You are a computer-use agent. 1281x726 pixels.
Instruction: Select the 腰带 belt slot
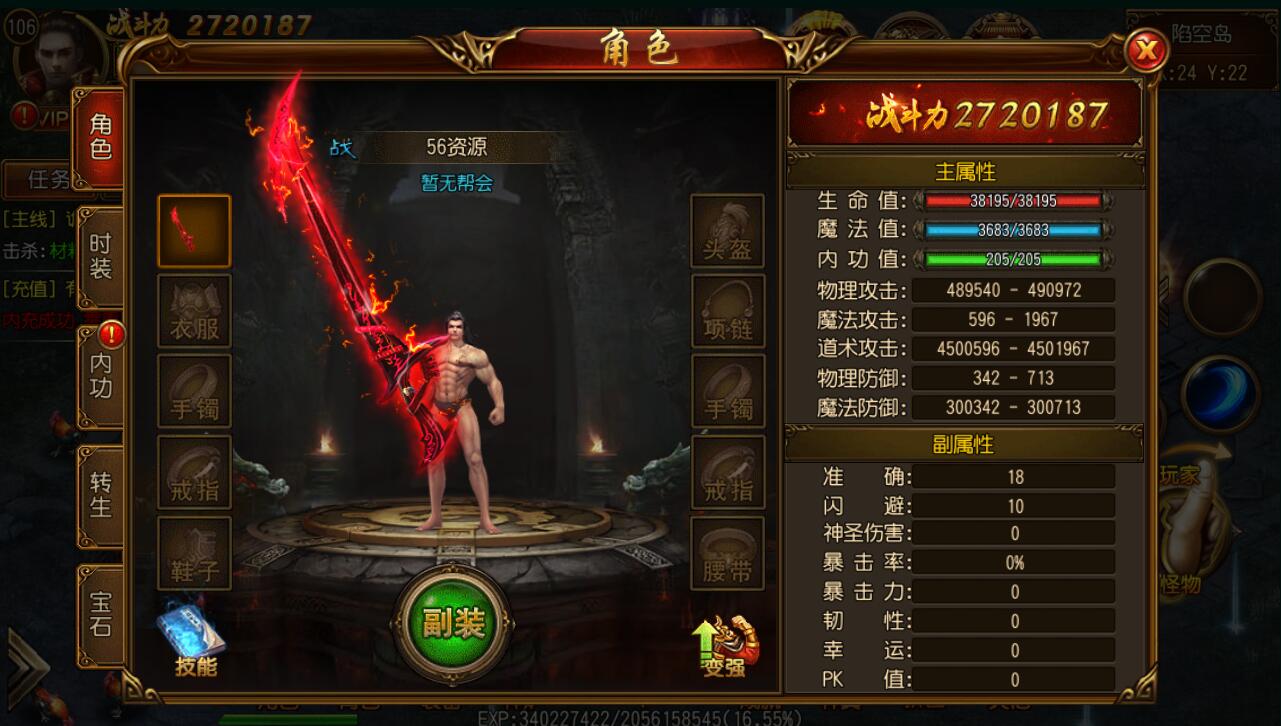coord(727,553)
